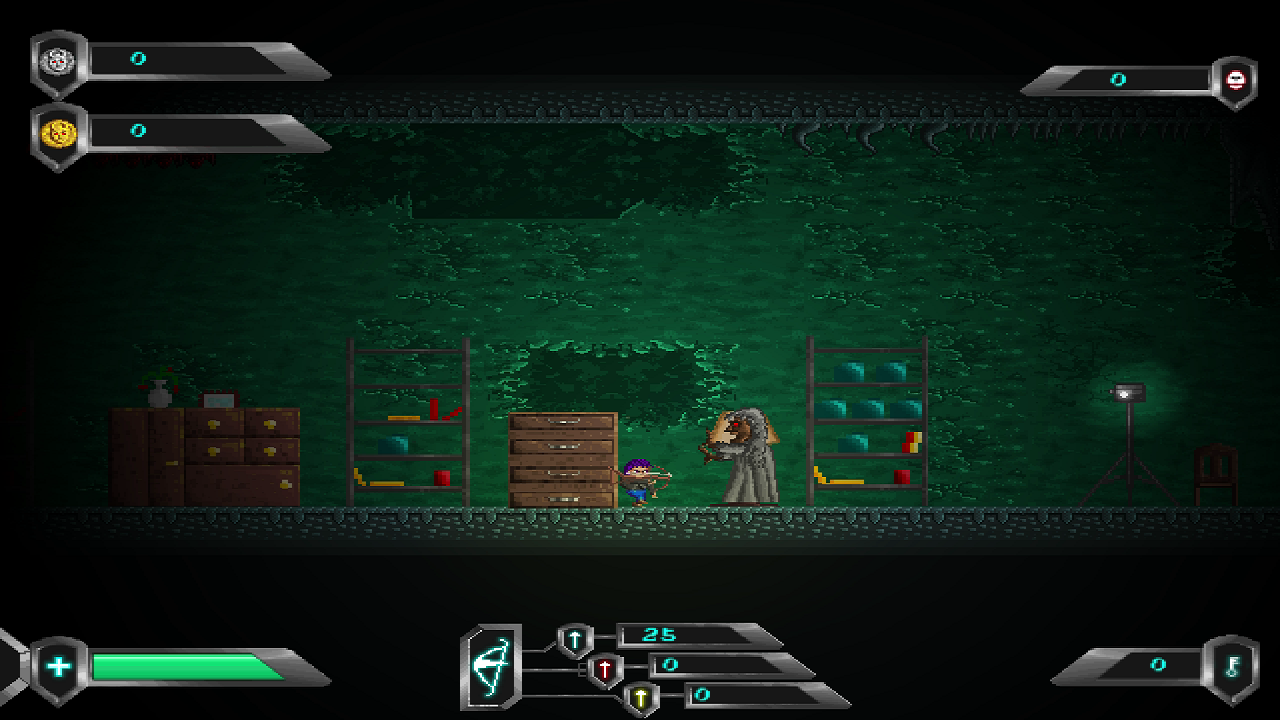Click the gold coin counter shield icon
This screenshot has width=1280, height=720.
pyautogui.click(x=58, y=128)
